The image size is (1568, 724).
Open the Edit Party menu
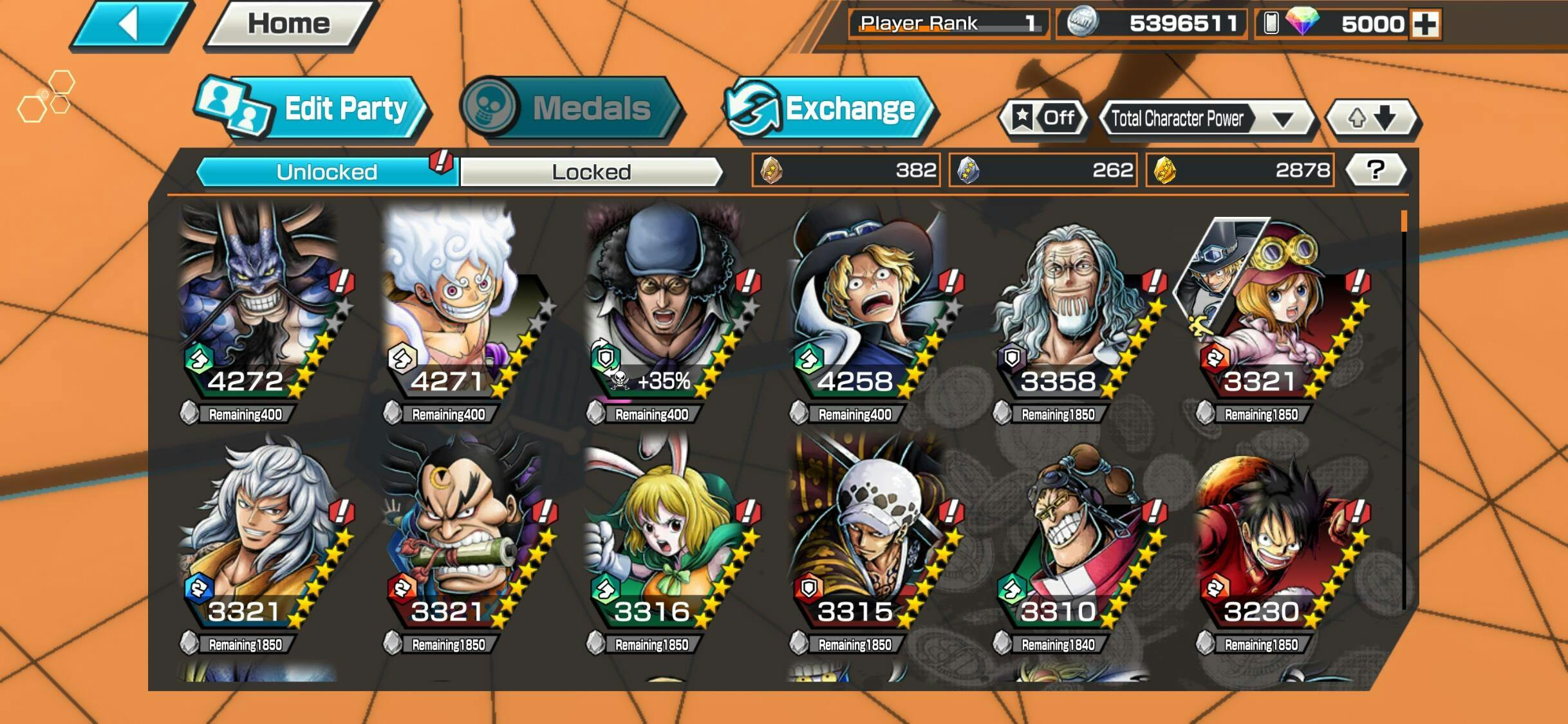[x=312, y=108]
